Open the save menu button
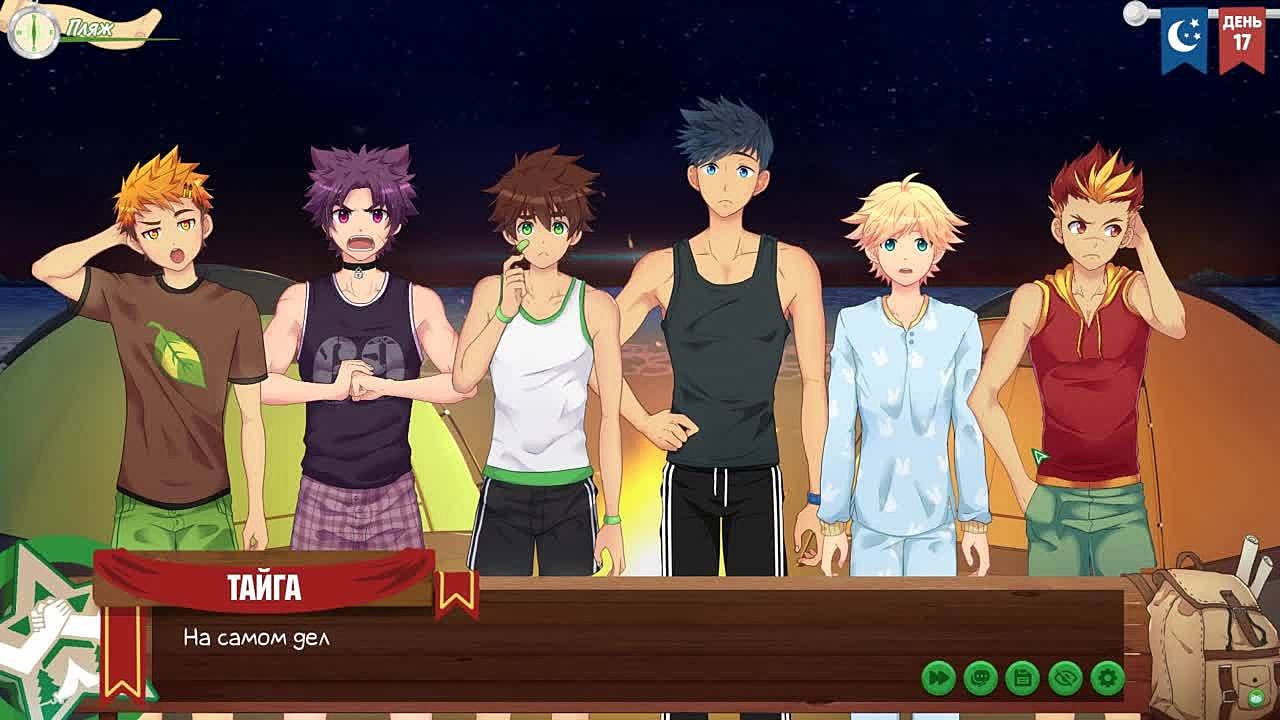Screen dimensions: 1280x720 click(x=1023, y=678)
